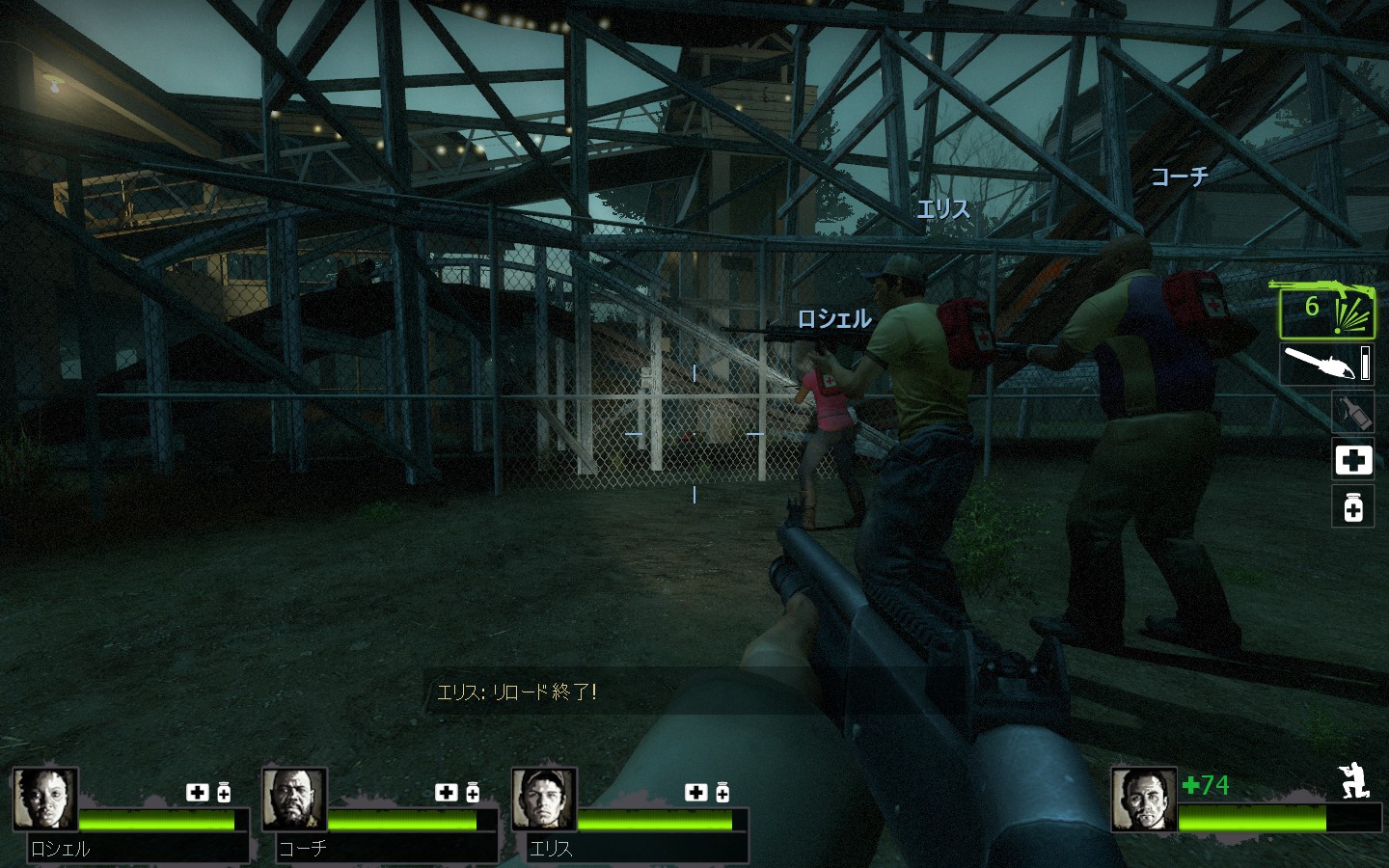Select the pain pills slot
Screen dimensions: 1389x868
click(1352, 507)
